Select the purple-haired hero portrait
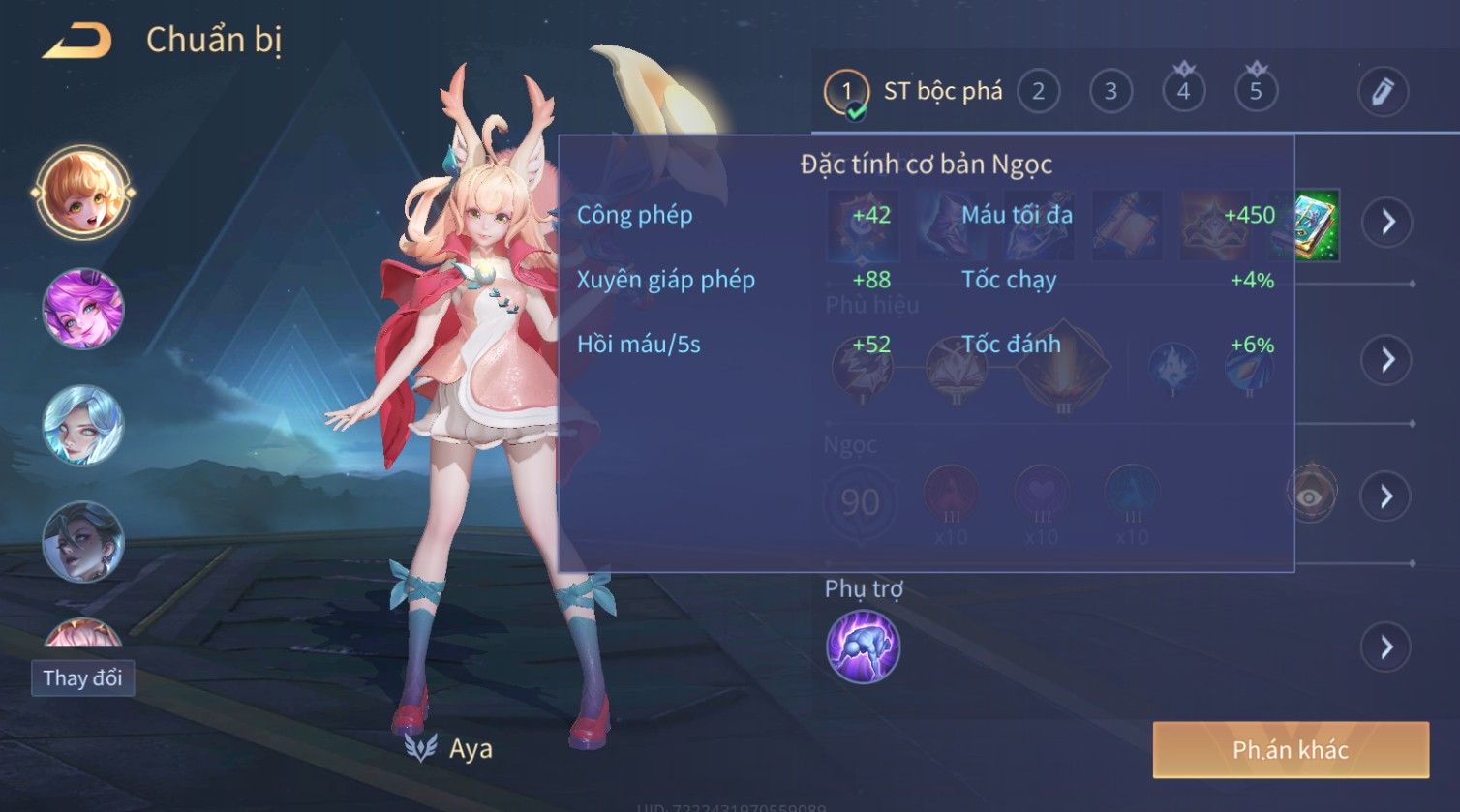This screenshot has width=1460, height=812. click(x=83, y=309)
